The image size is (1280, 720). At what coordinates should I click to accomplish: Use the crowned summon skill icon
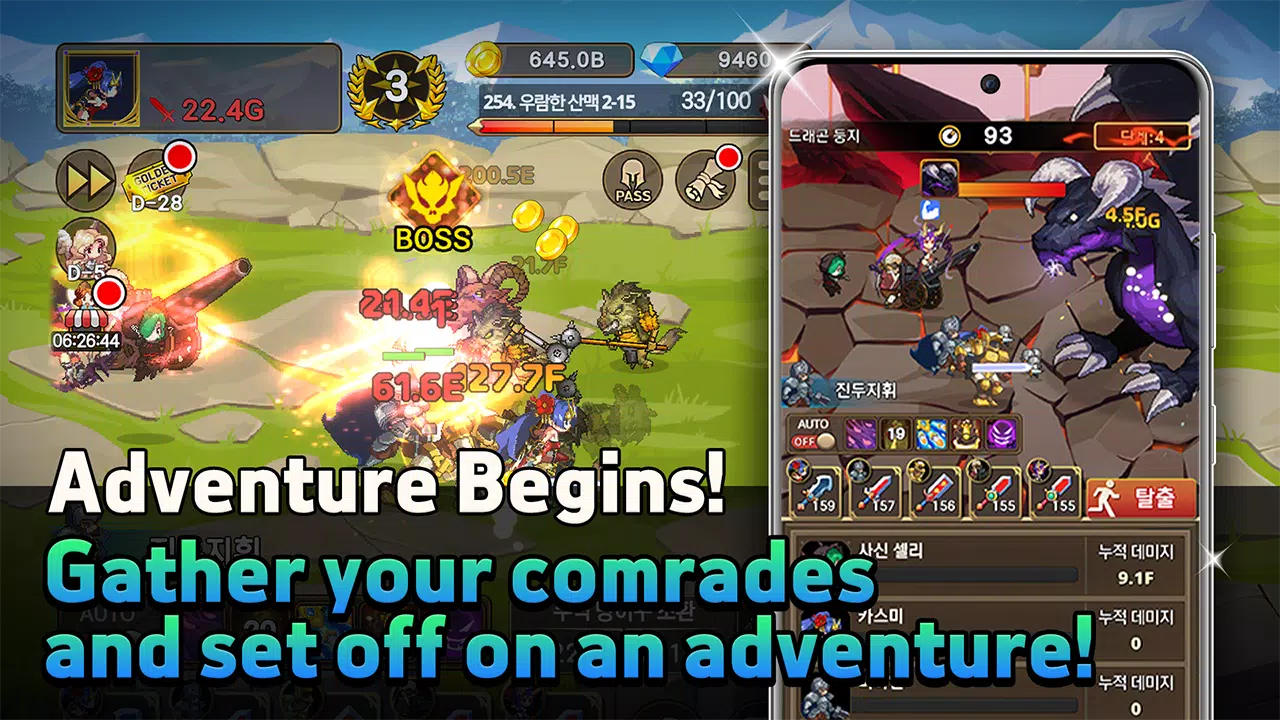967,432
